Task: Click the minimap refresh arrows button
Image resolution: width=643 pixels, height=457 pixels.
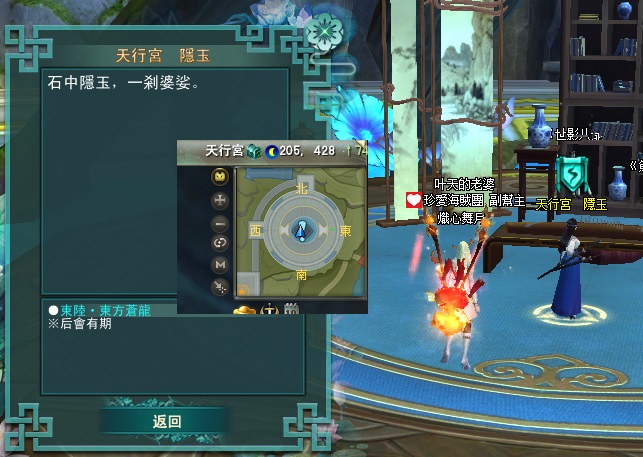Action: (x=220, y=242)
